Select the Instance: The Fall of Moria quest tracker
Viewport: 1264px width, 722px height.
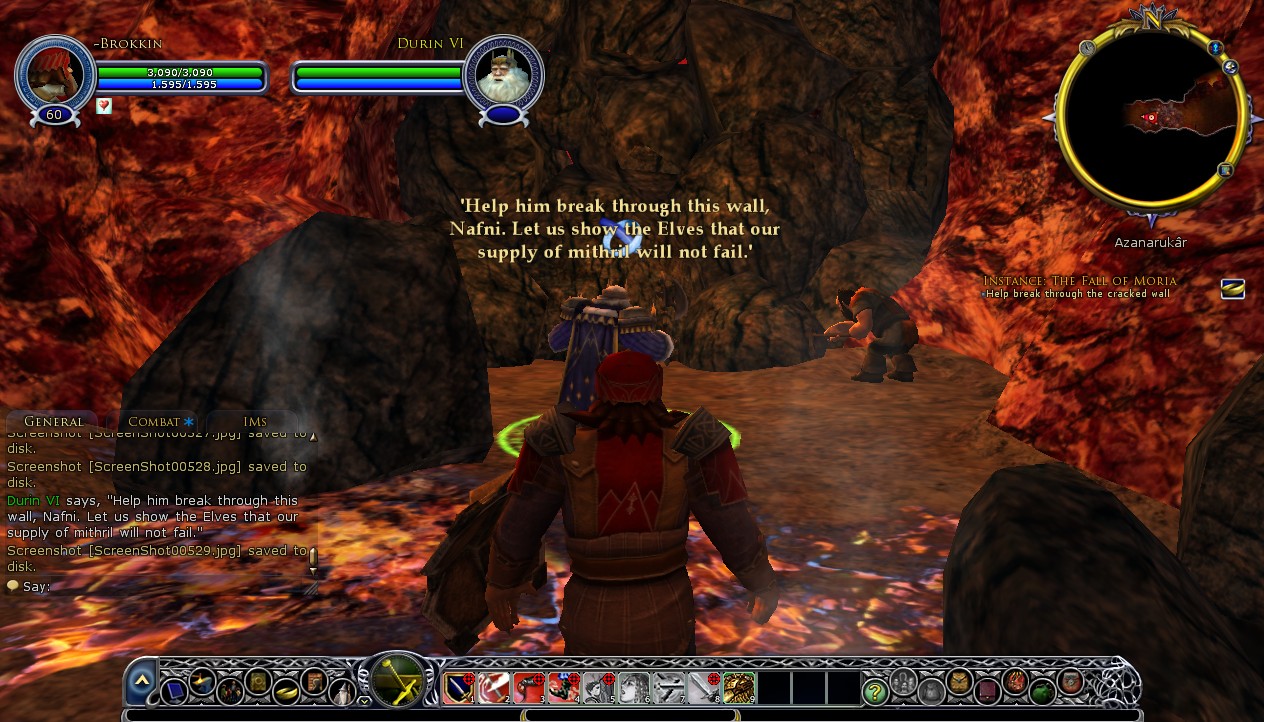(1080, 281)
